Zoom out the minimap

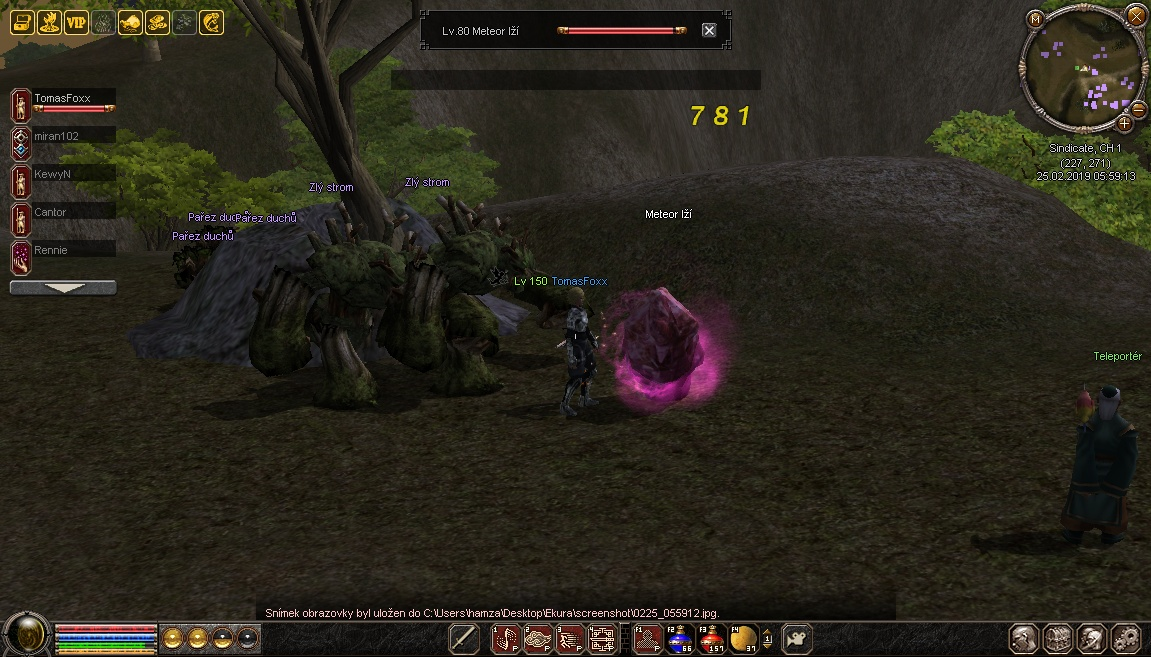click(1137, 107)
